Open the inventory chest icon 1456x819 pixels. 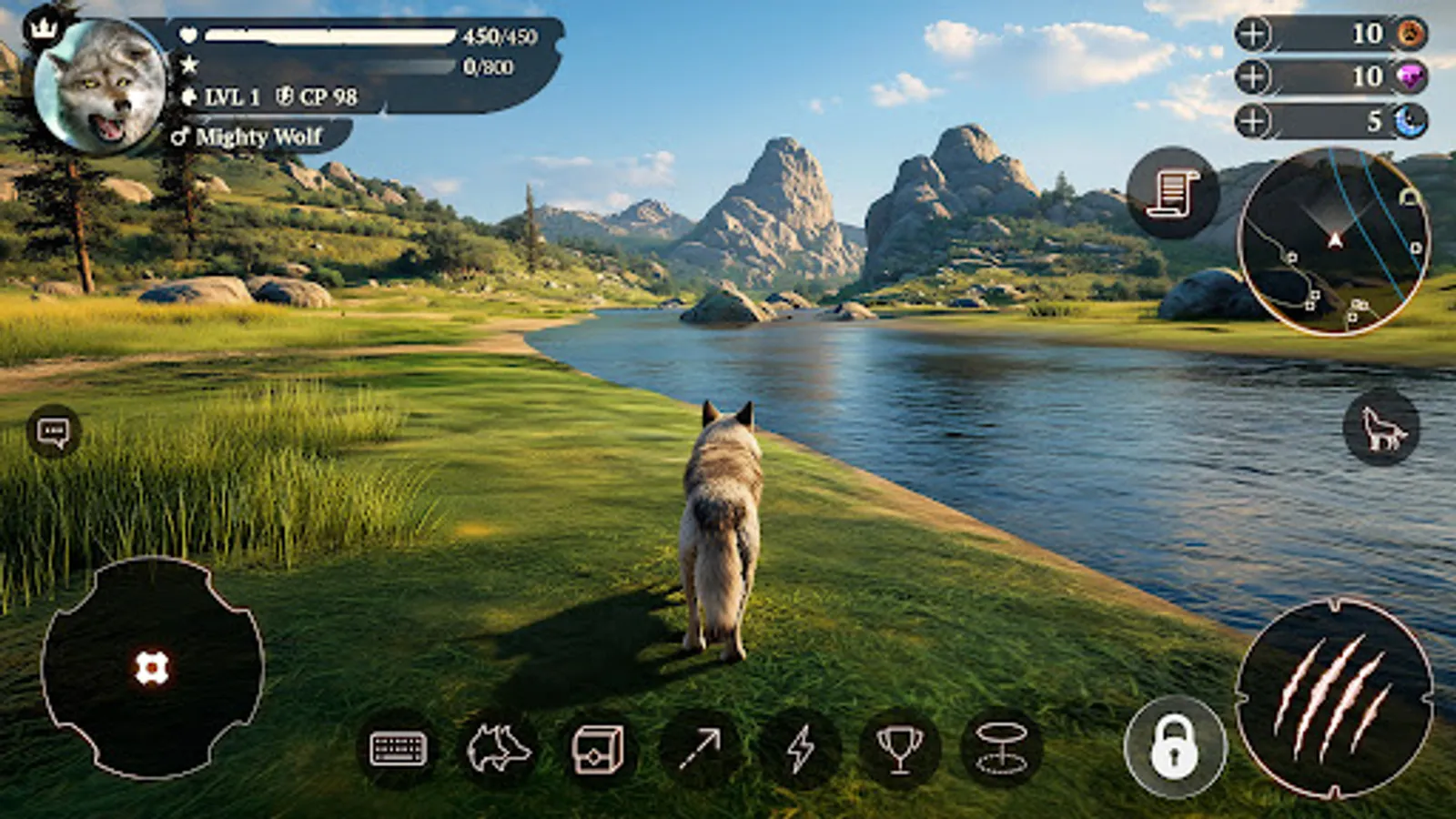601,747
